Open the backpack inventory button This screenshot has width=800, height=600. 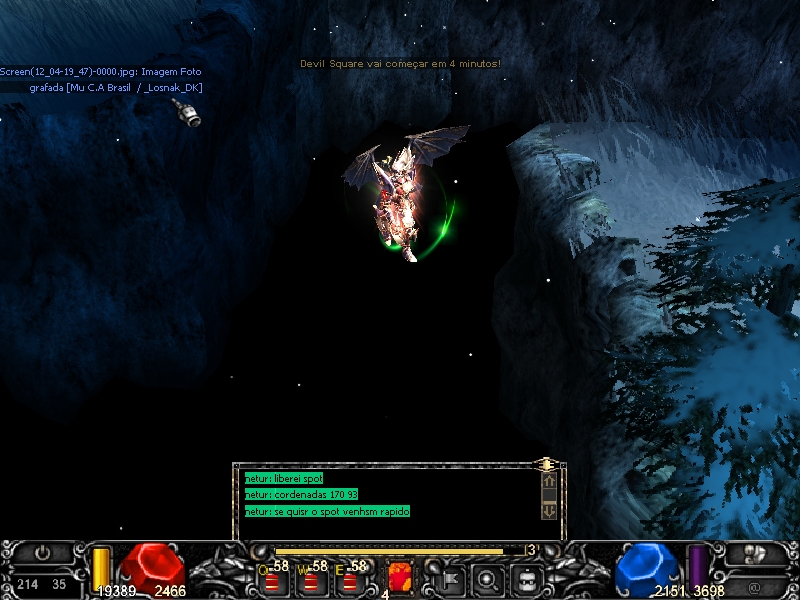(x=528, y=578)
